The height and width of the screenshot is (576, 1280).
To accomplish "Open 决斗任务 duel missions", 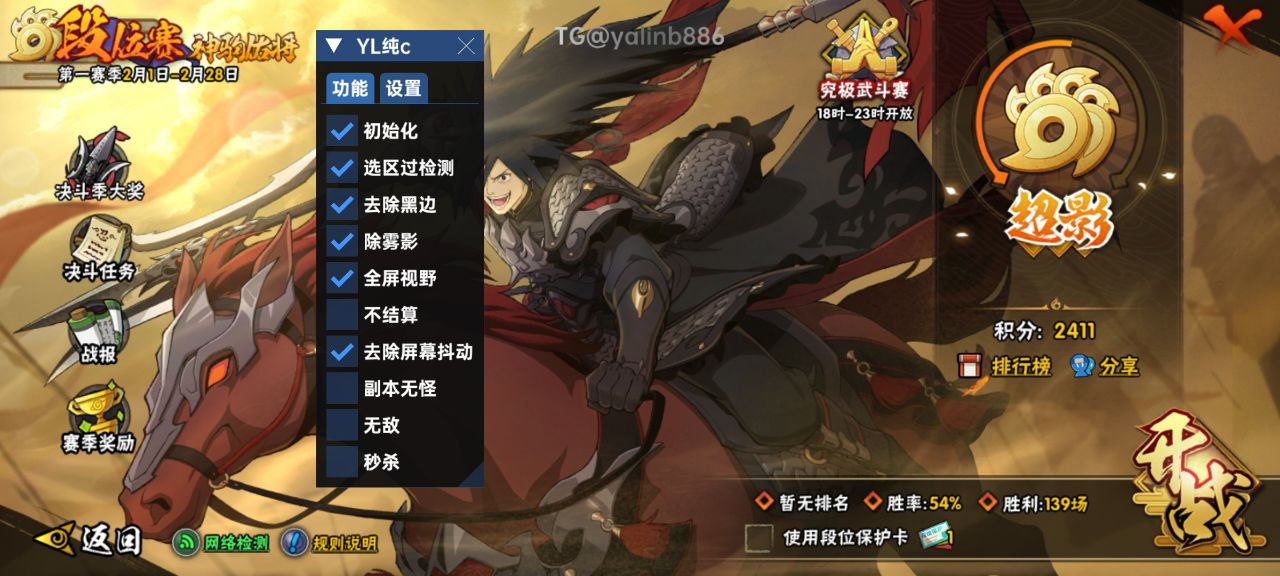I will point(99,250).
